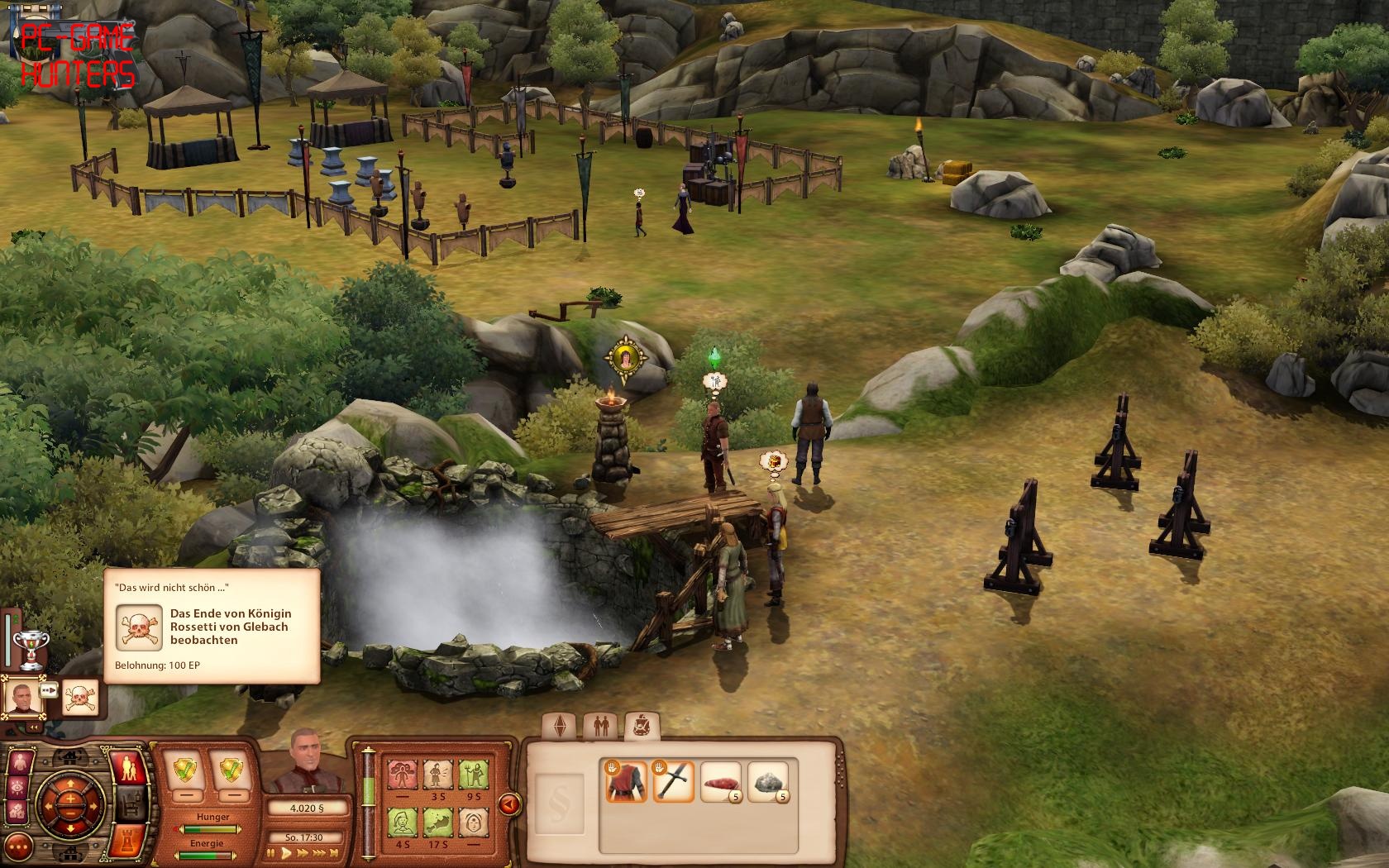
Task: Select the red tunic outfit inventory slot
Action: (x=626, y=782)
